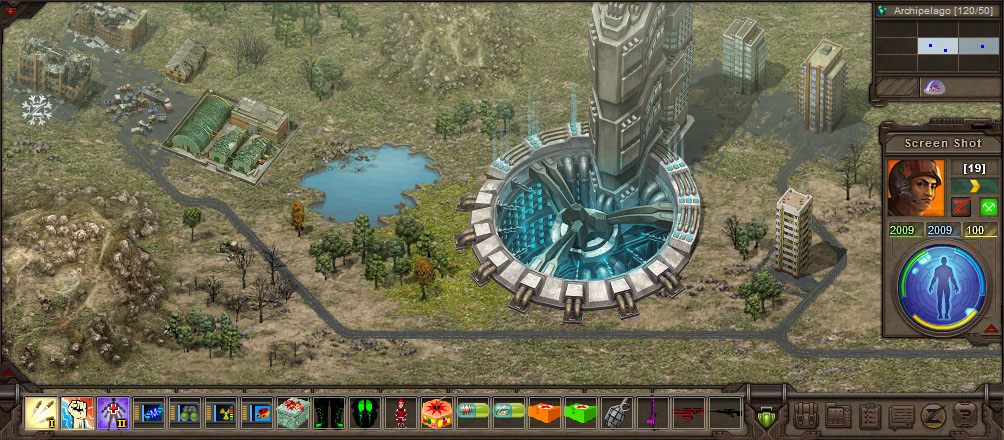The image size is (1004, 440).
Task: Use the medic healing skill icon
Action: point(112,412)
